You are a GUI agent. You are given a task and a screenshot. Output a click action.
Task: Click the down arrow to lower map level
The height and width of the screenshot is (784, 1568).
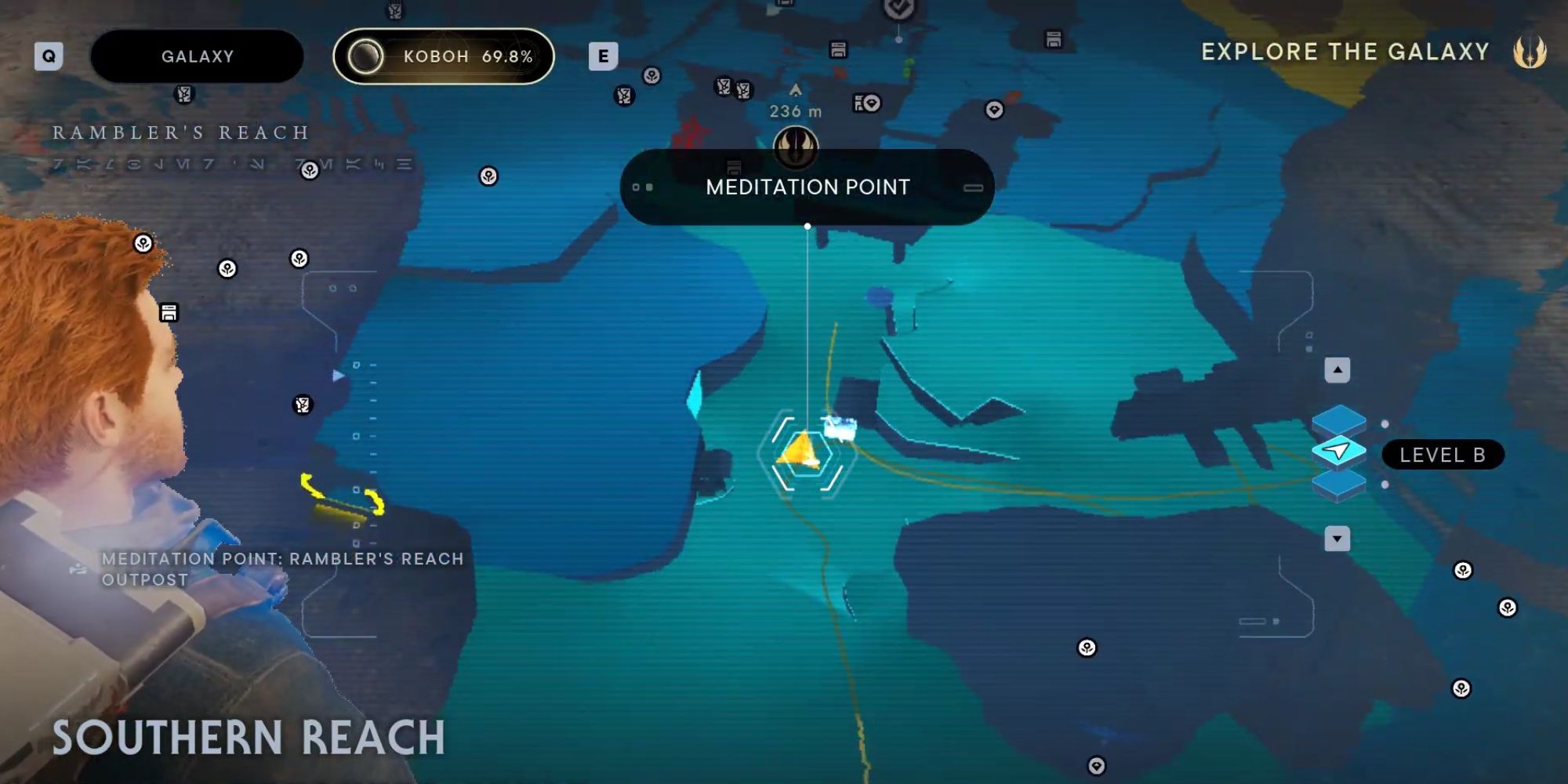1337,537
